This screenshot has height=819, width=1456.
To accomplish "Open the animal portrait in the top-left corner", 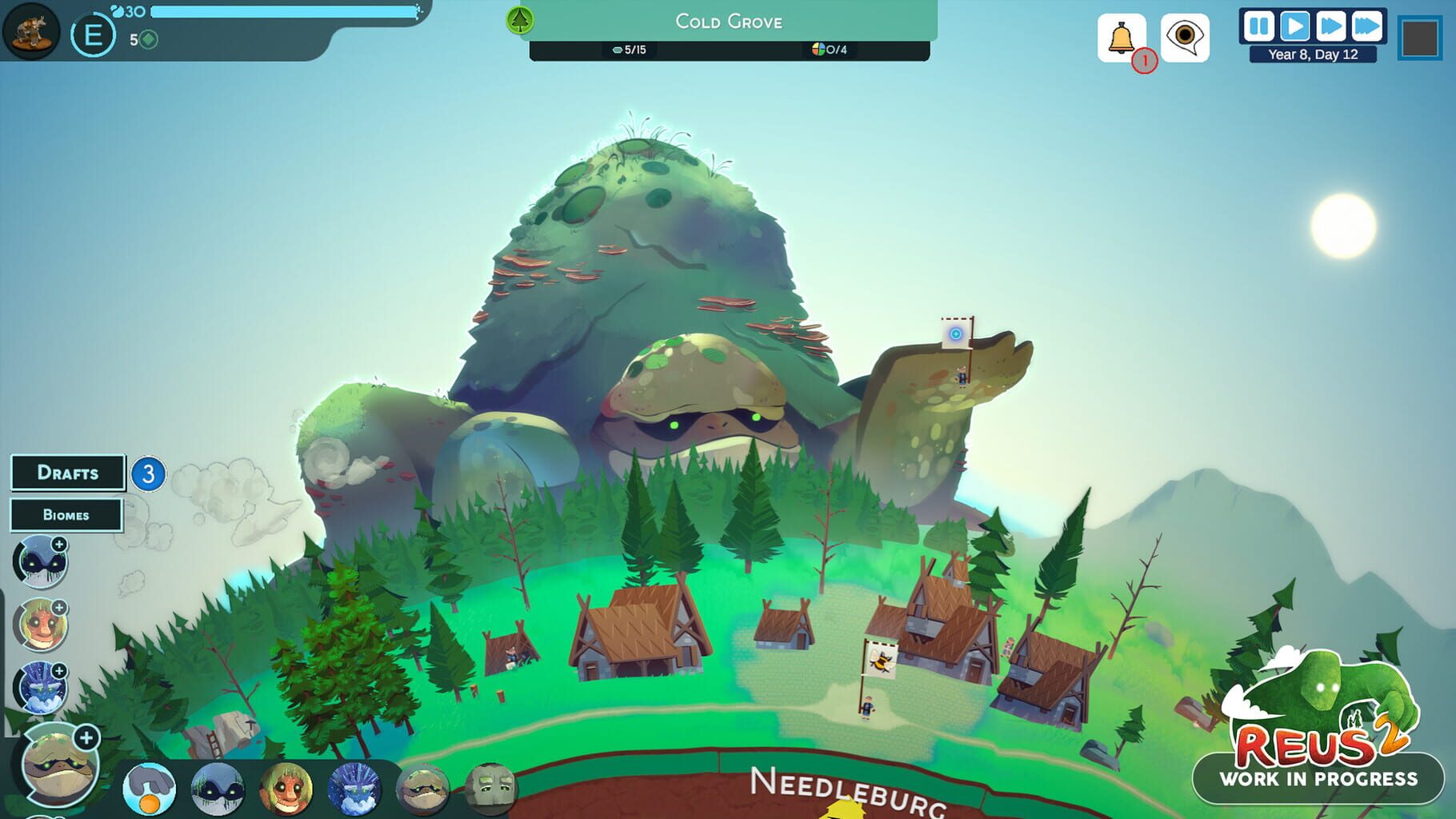I will tap(30, 30).
